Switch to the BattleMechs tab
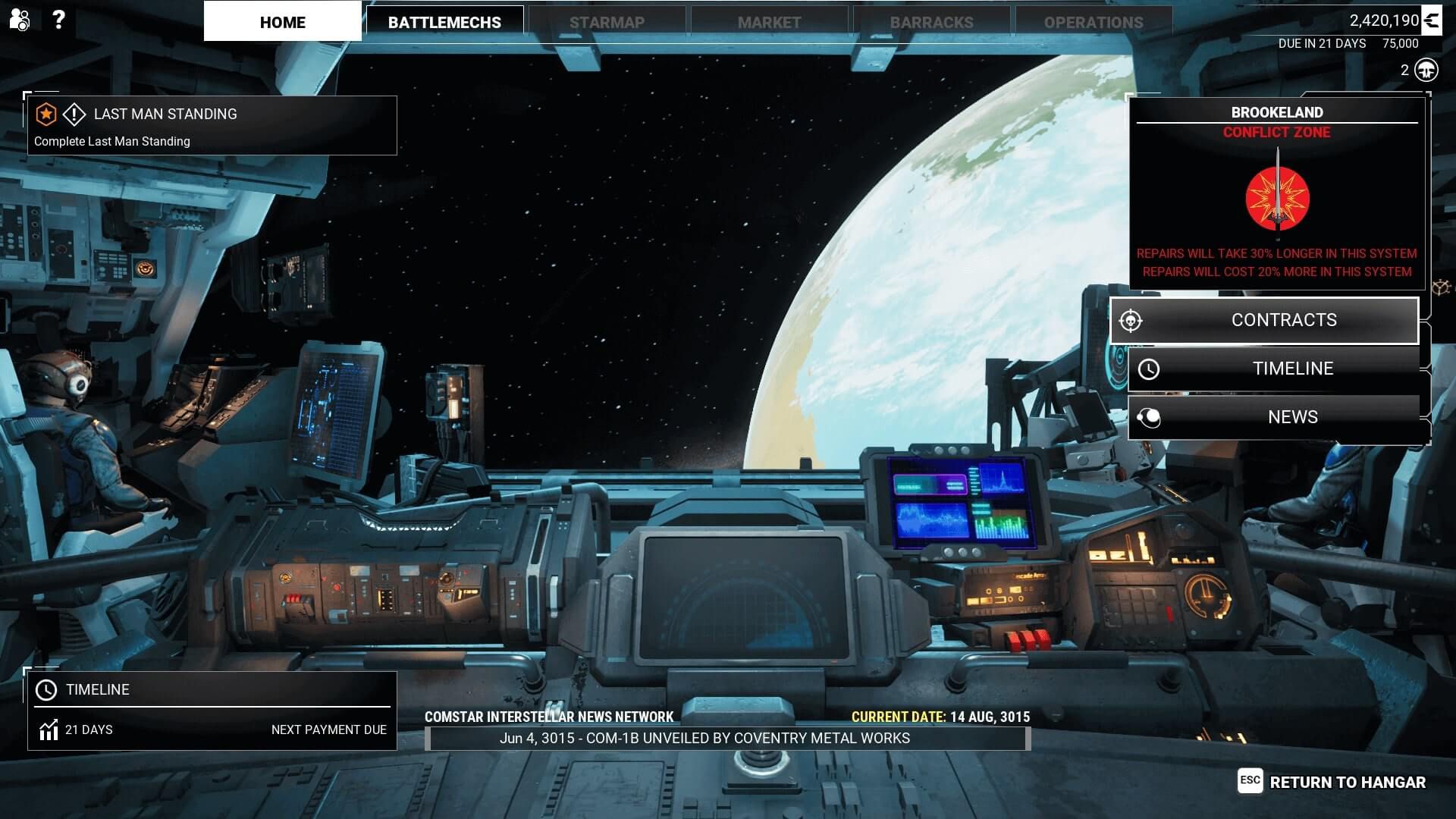 [444, 21]
